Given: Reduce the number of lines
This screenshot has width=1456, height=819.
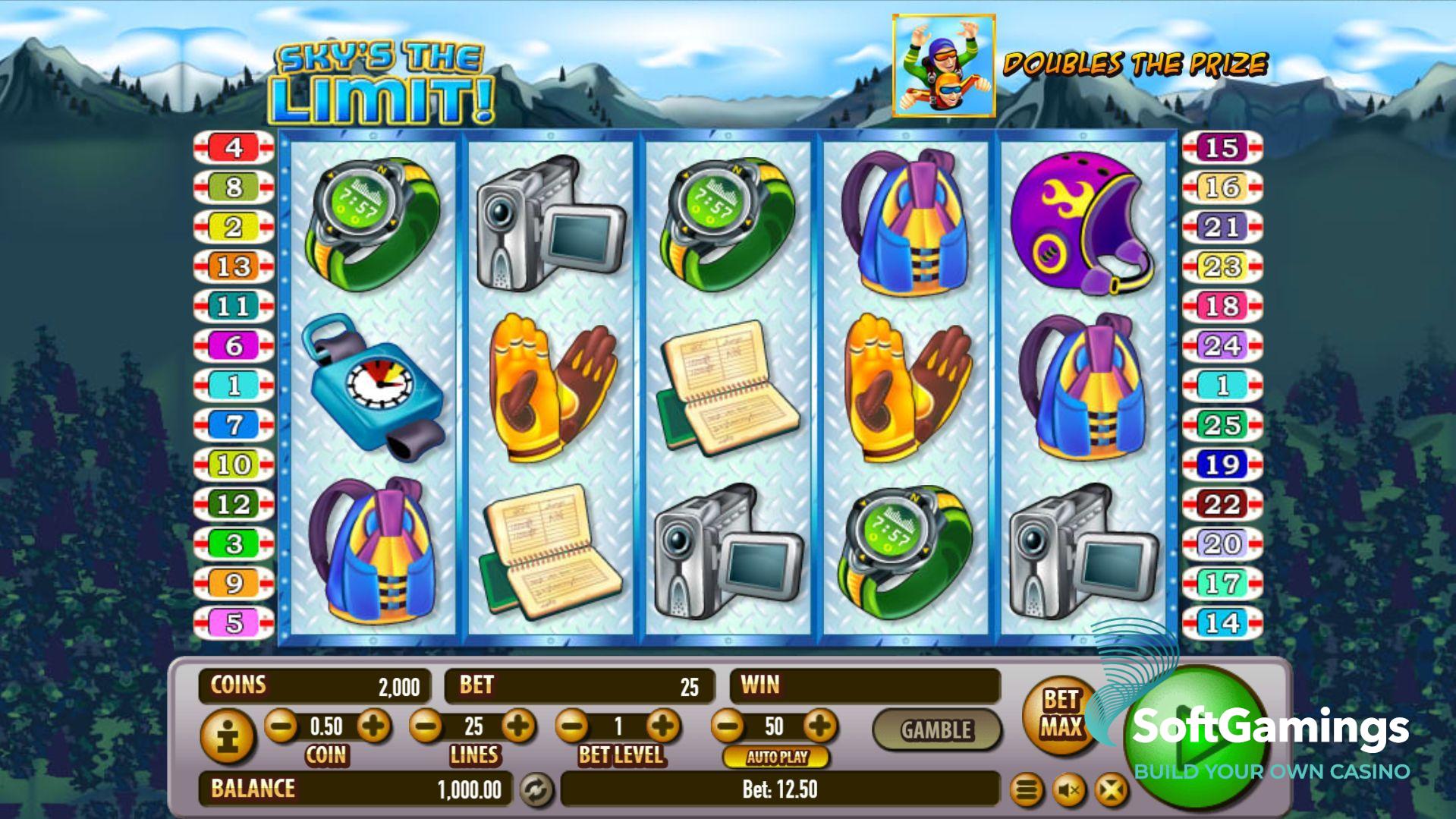Looking at the screenshot, I should click(x=426, y=726).
